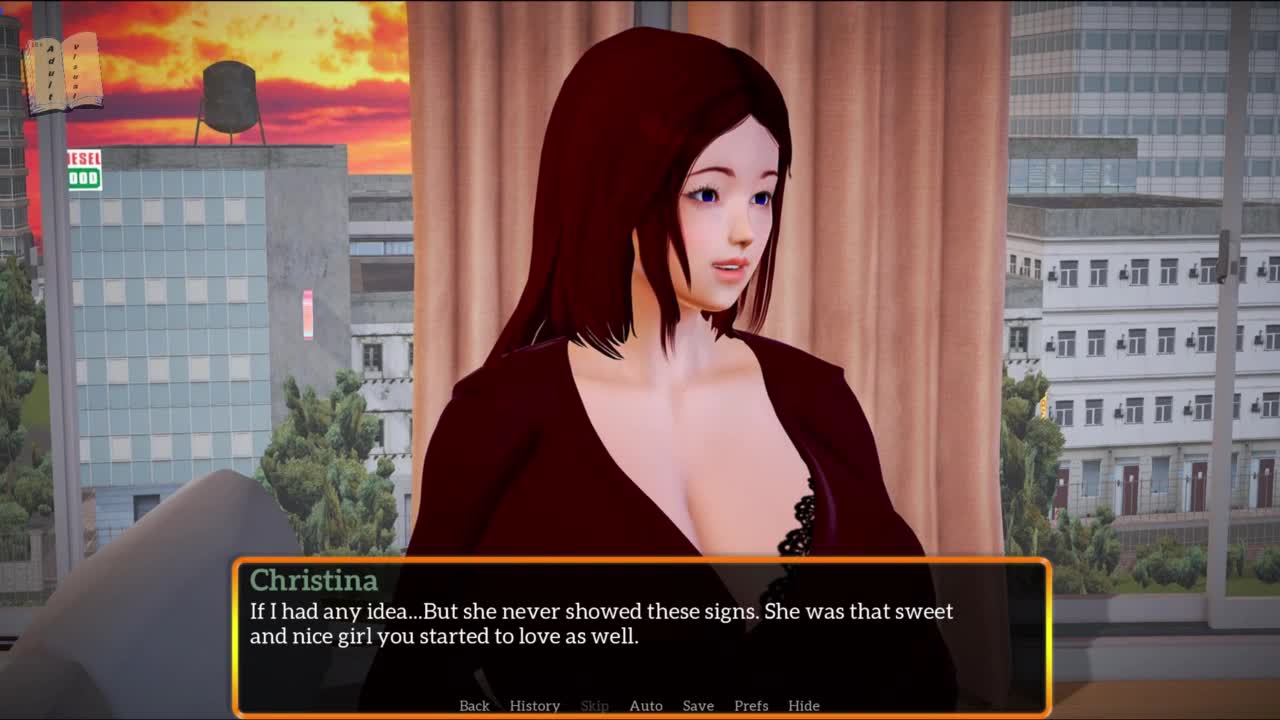Open Prefs settings menu
The width and height of the screenshot is (1280, 720).
click(x=751, y=705)
